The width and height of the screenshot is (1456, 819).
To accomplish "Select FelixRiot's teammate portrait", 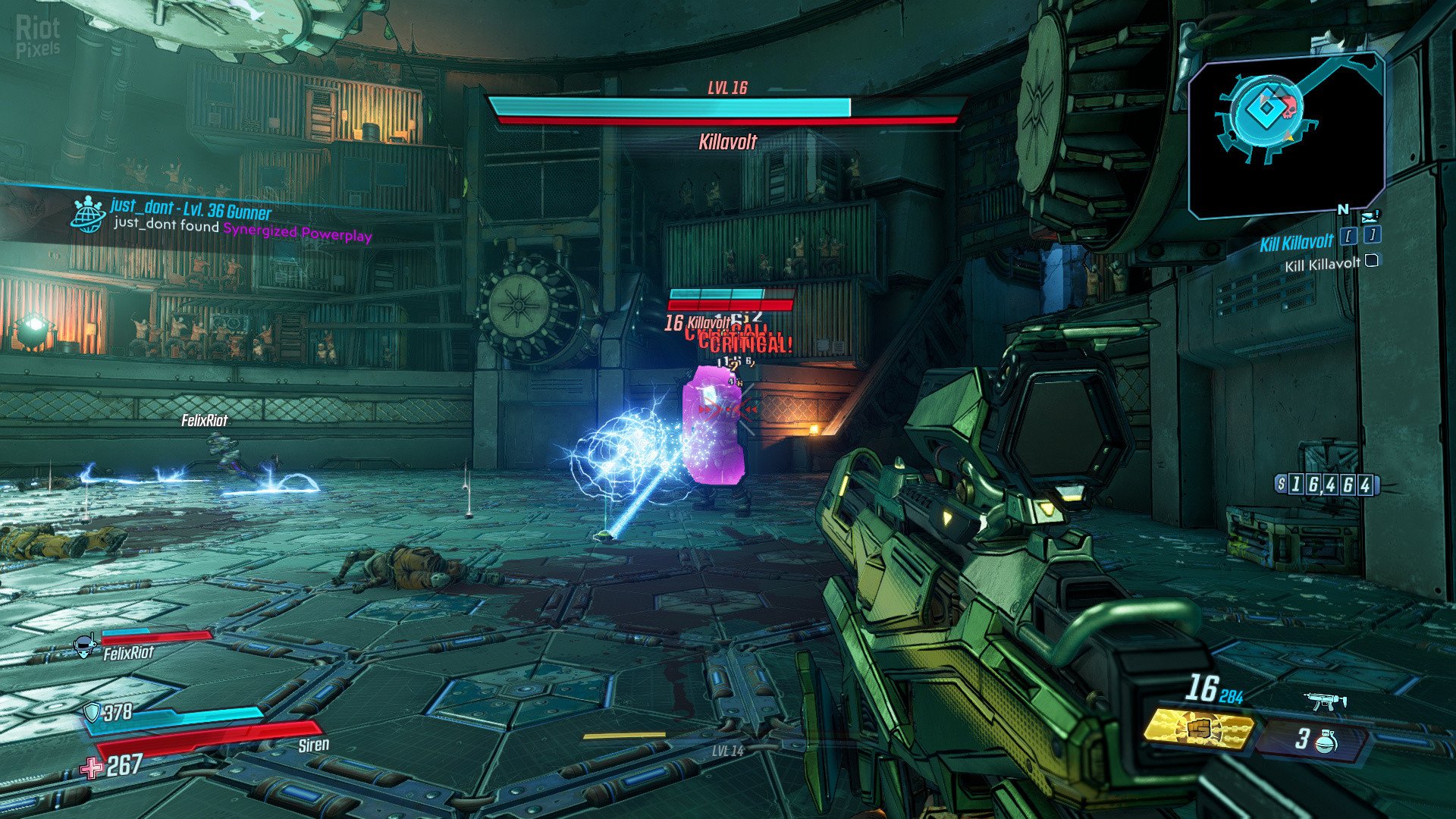I will point(85,646).
